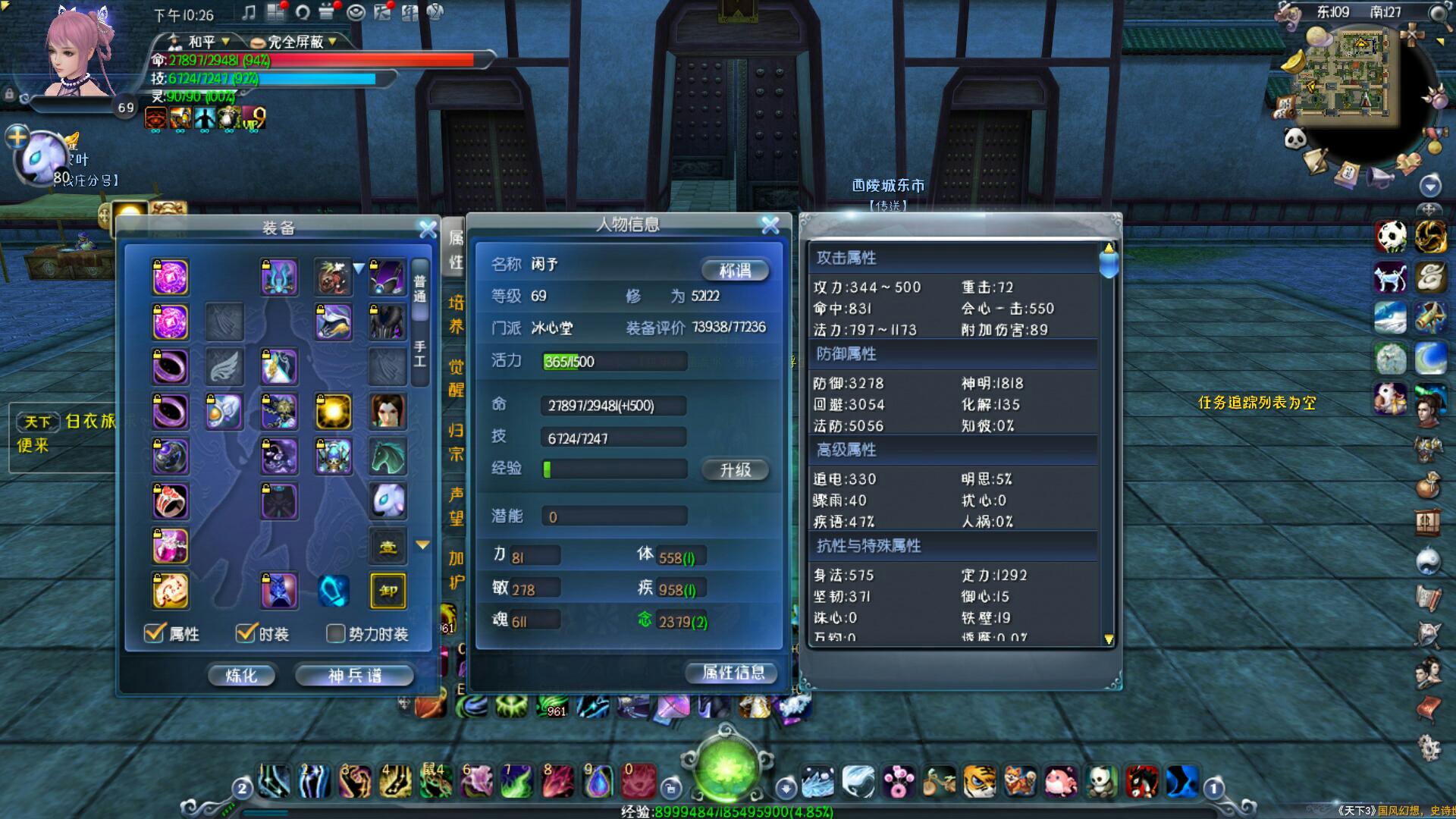Toggle the 属性 checkbox

(x=155, y=633)
